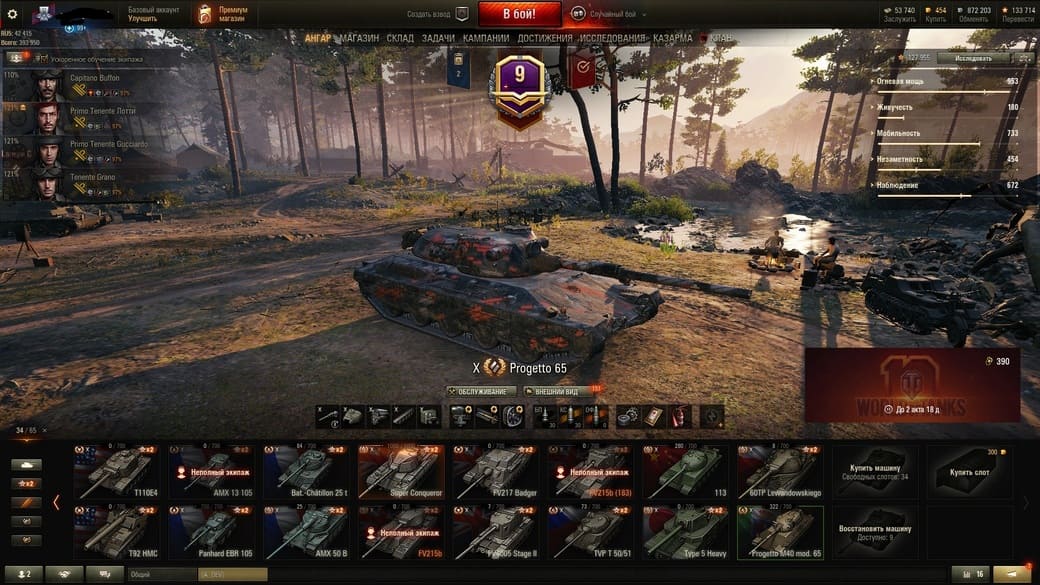This screenshot has width=1040, height=585.
Task: Switch to the КАМПАНИИ tab
Action: coord(486,38)
